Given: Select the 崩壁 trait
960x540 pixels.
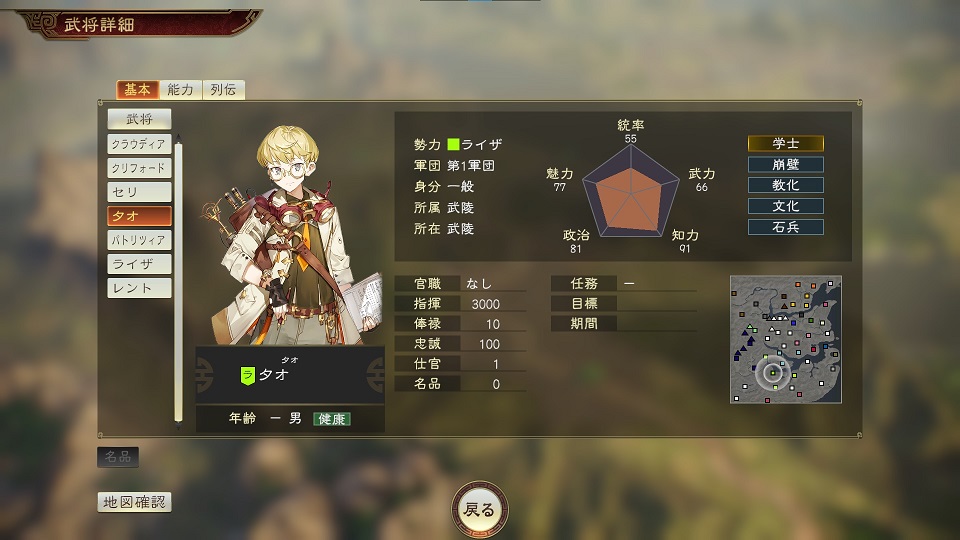Looking at the screenshot, I should point(786,165).
